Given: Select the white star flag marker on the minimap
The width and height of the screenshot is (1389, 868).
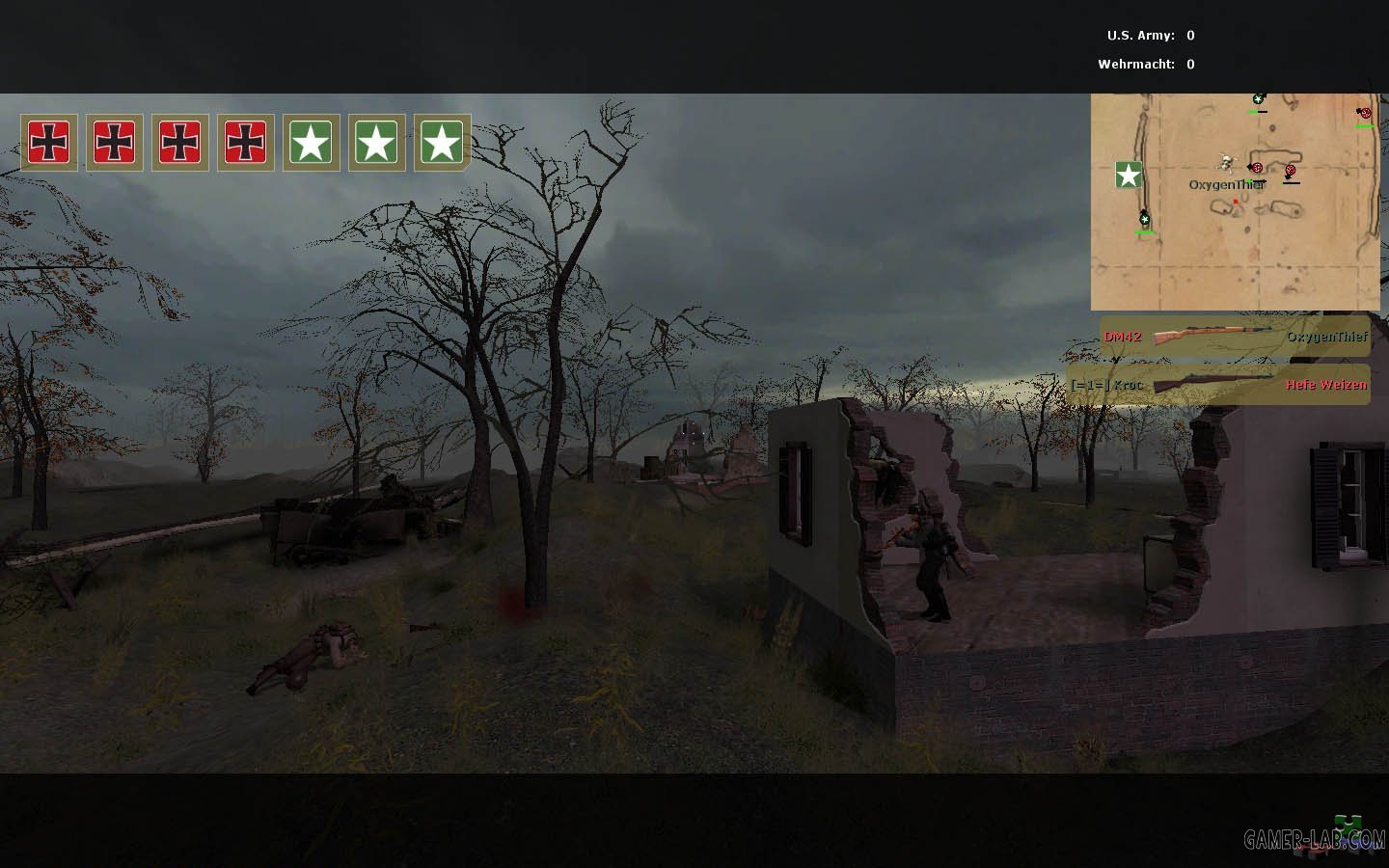Looking at the screenshot, I should [x=1129, y=175].
